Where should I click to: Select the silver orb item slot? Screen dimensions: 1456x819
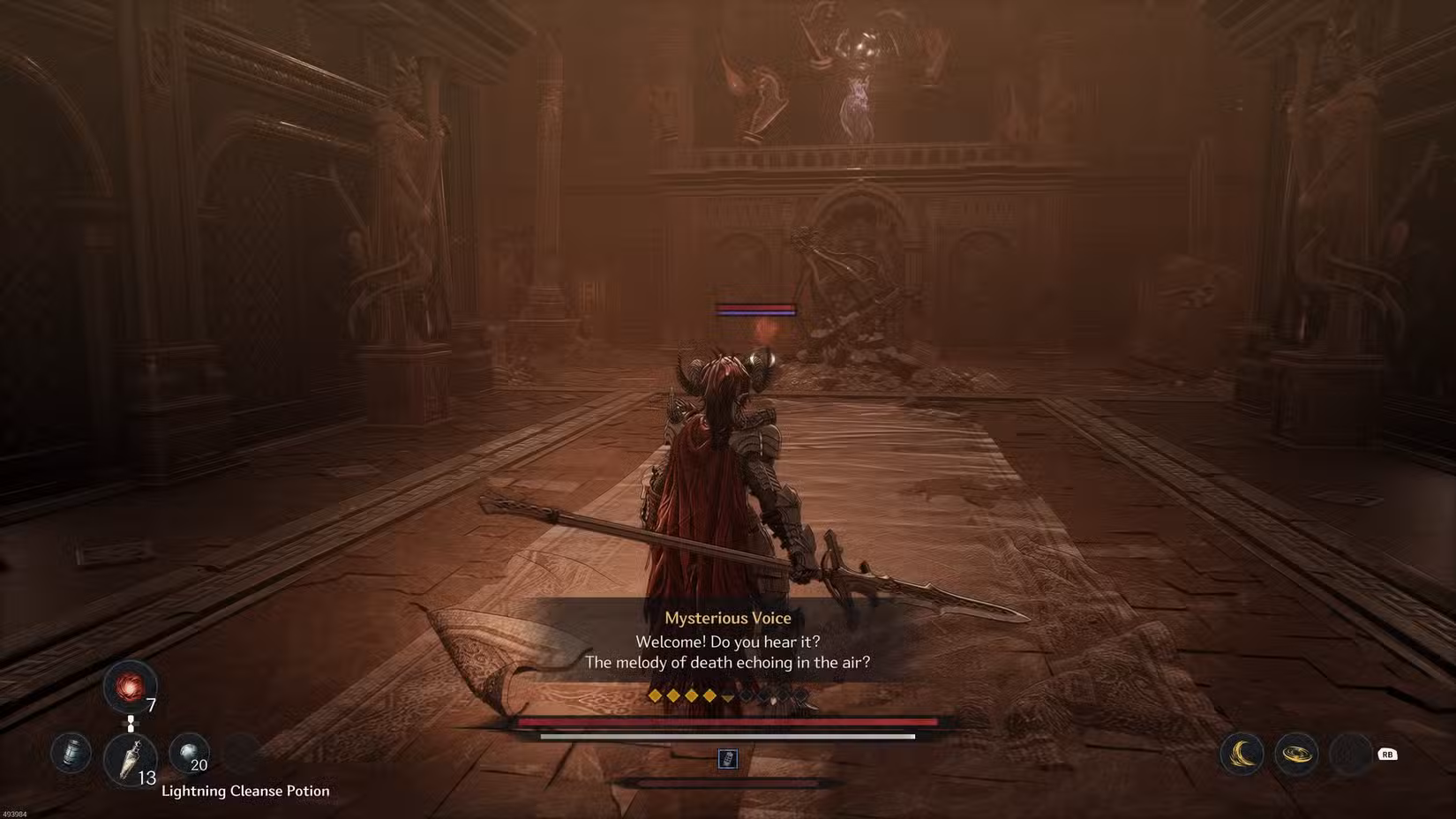189,754
